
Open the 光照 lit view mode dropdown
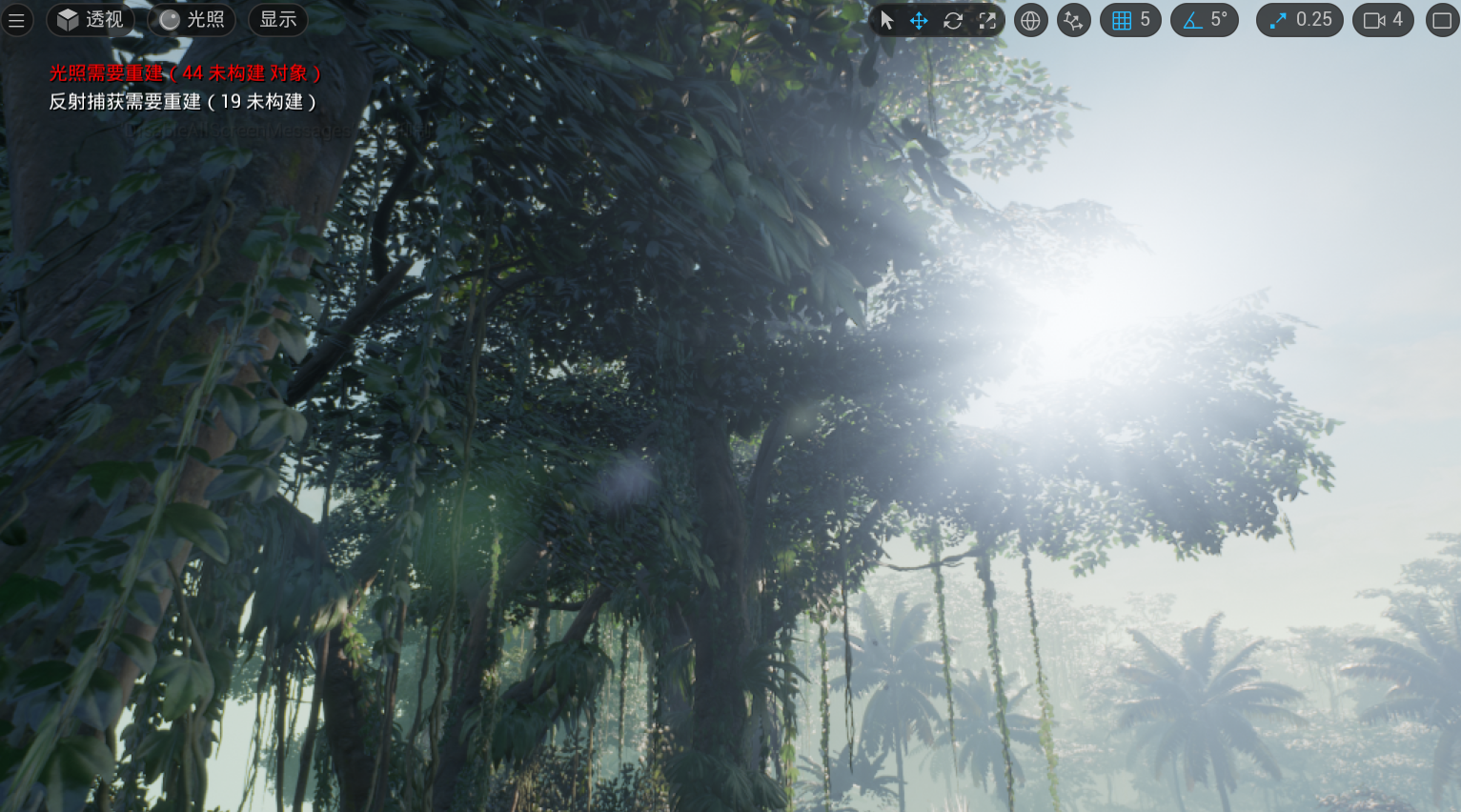192,20
